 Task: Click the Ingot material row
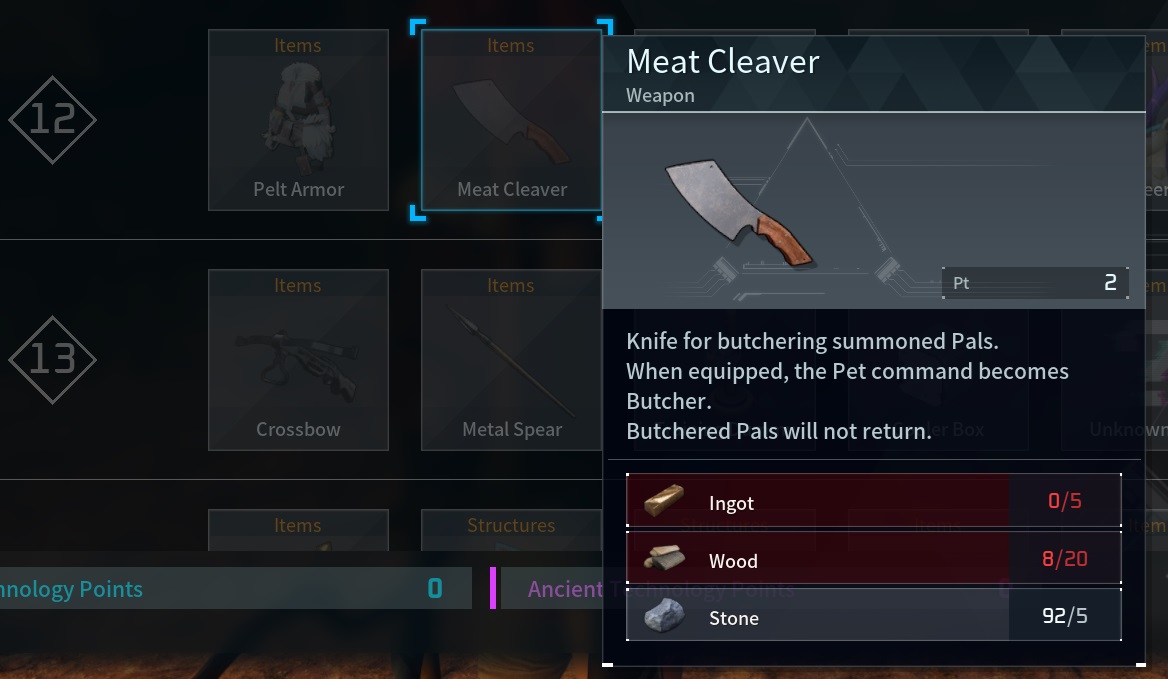point(873,501)
